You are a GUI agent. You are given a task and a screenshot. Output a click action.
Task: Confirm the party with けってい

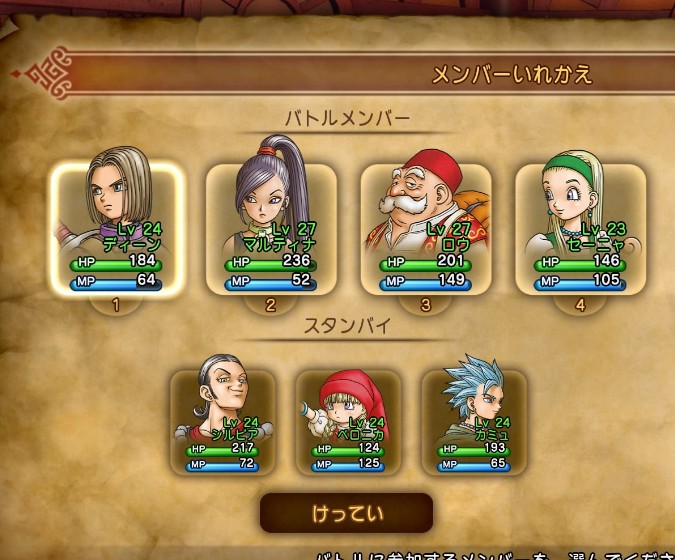coord(346,512)
